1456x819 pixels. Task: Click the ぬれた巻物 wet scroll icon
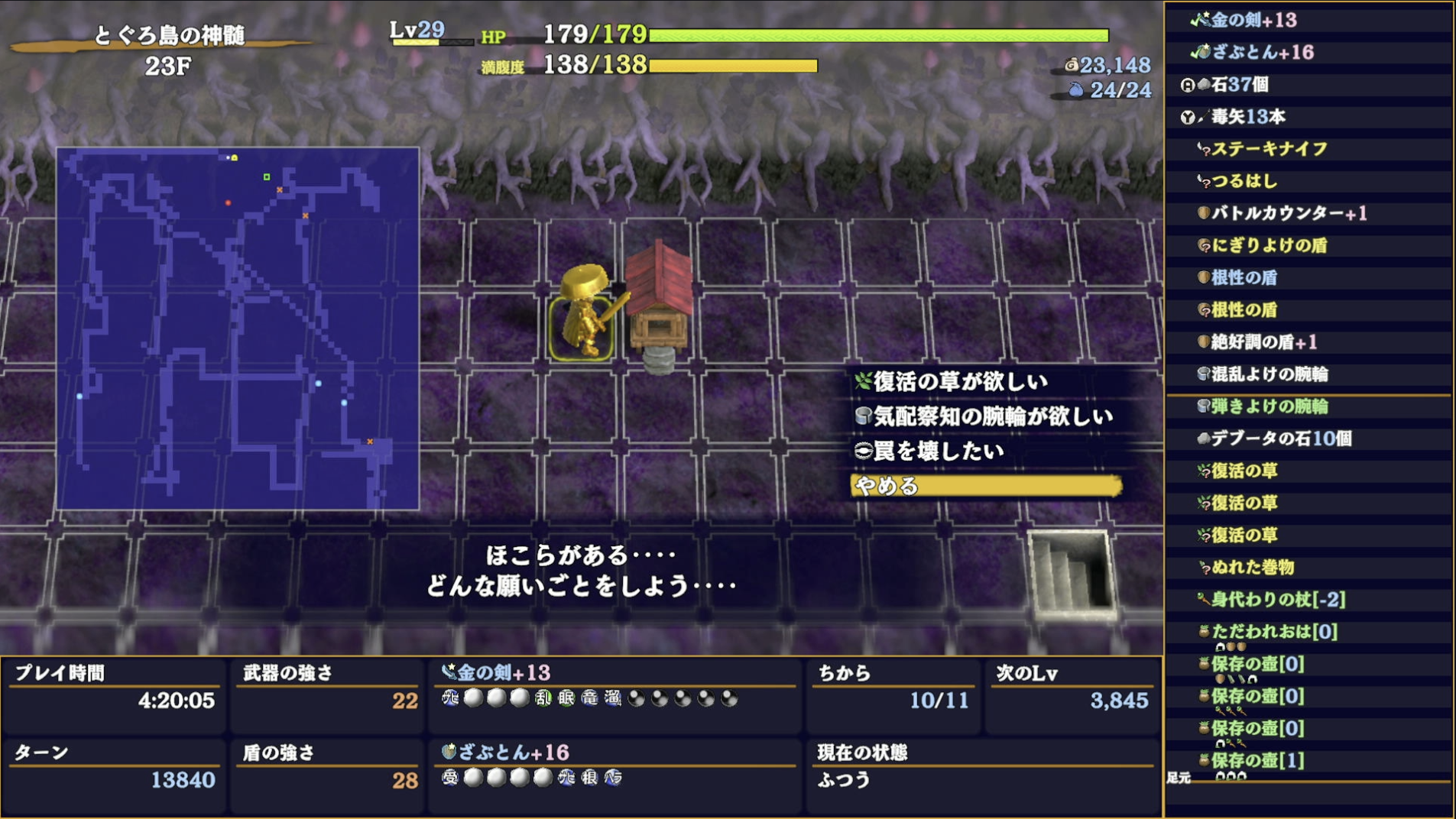pyautogui.click(x=1206, y=568)
